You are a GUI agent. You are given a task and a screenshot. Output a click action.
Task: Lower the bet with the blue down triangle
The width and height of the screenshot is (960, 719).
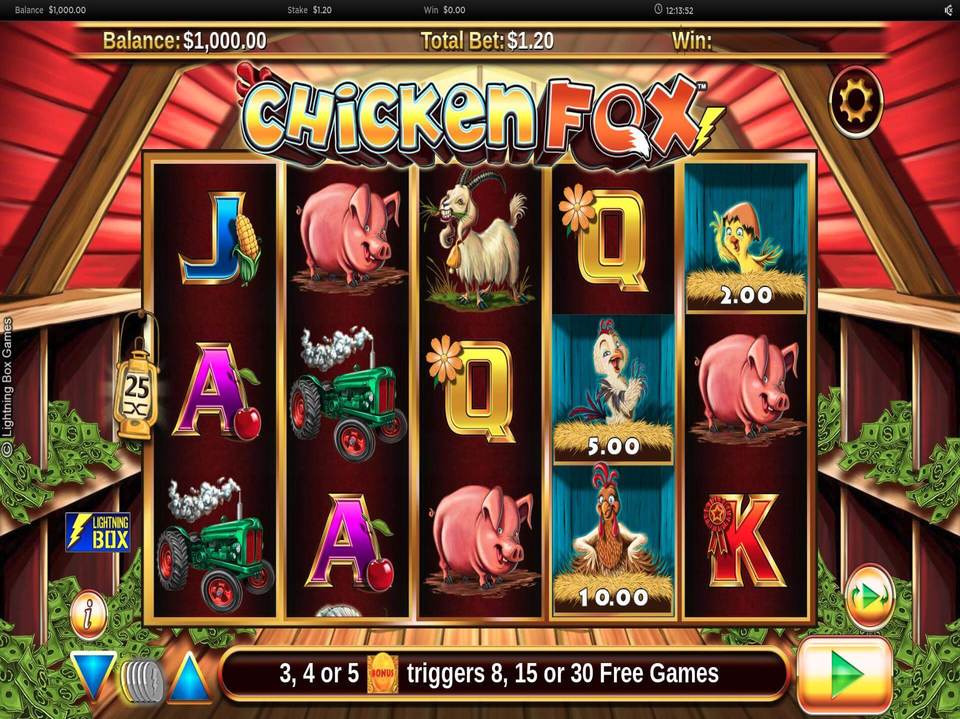(x=93, y=676)
